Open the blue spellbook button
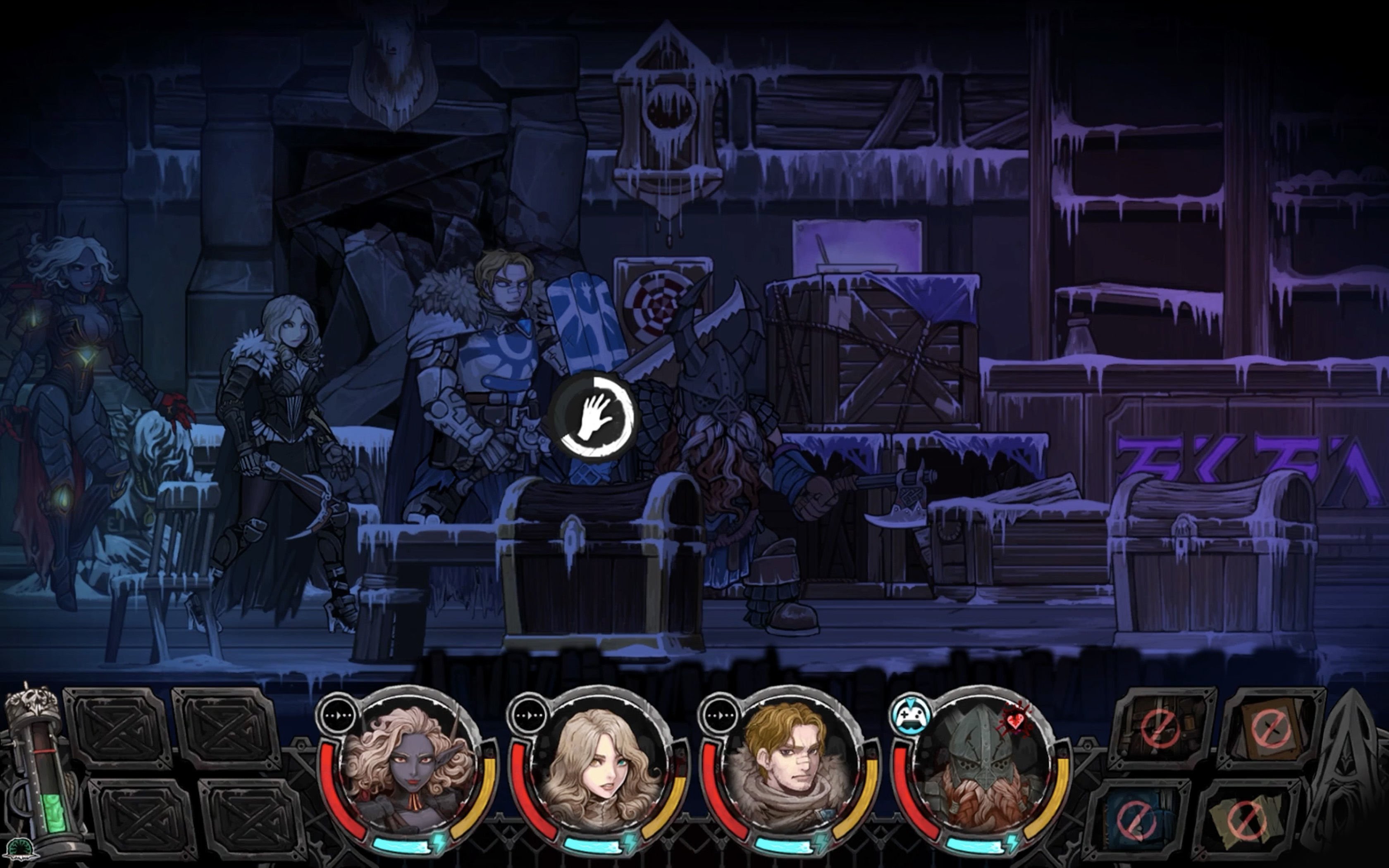The height and width of the screenshot is (868, 1389). coord(1137,819)
